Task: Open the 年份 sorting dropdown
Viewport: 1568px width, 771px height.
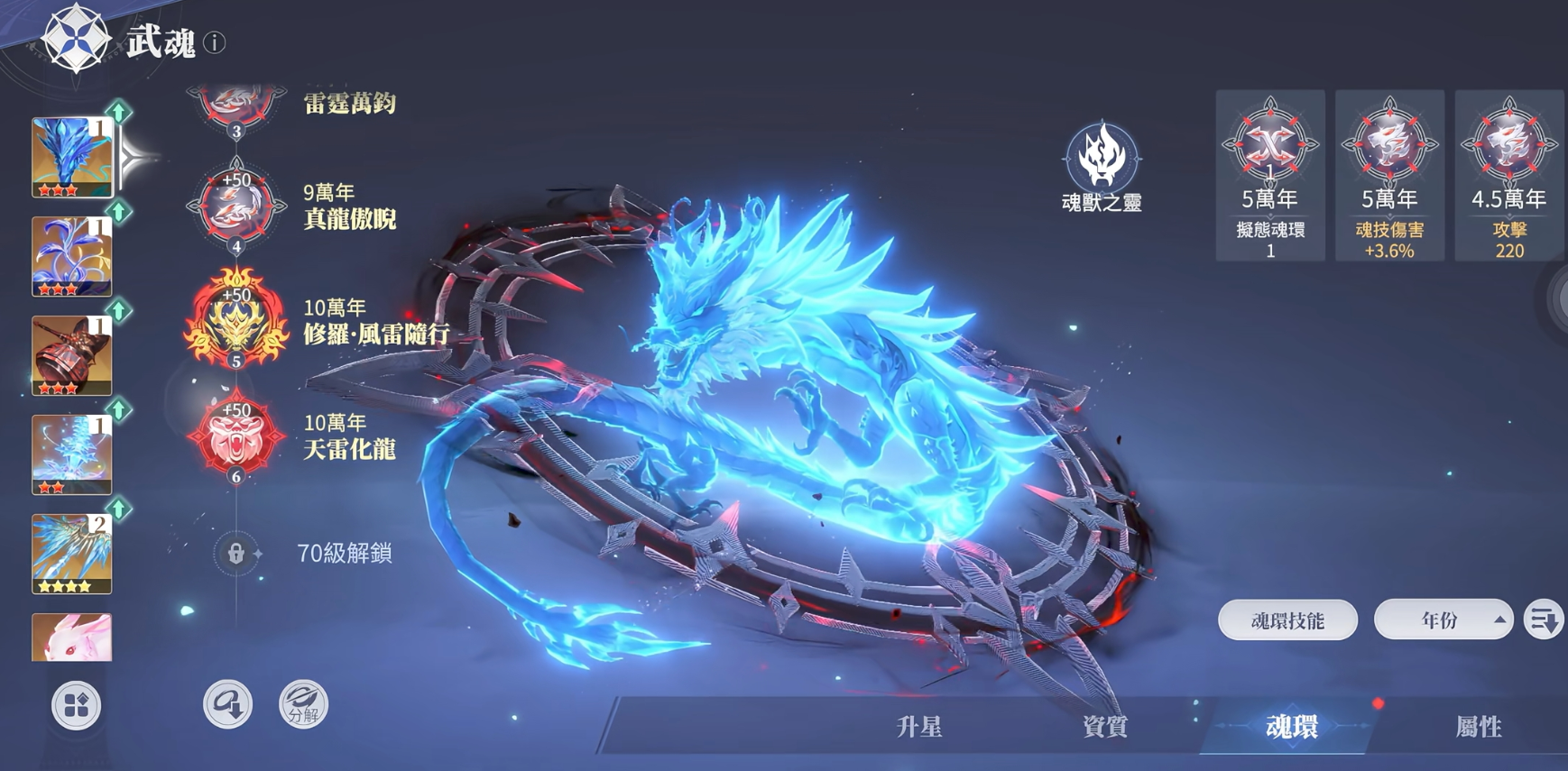Action: point(1443,620)
